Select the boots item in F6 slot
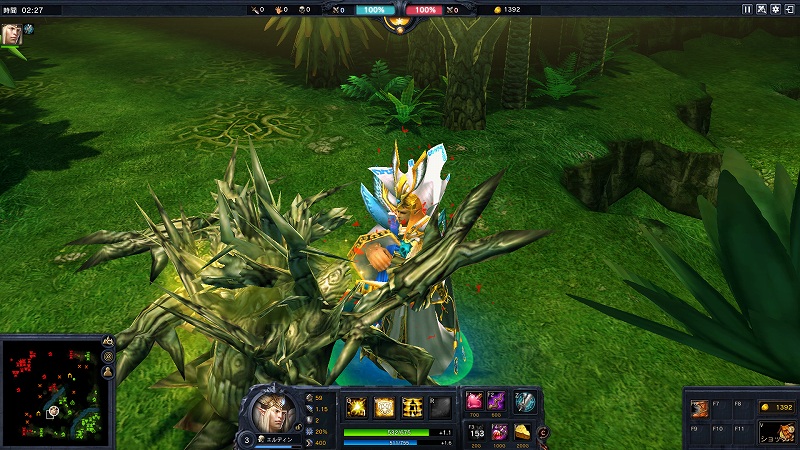This screenshot has height=450, width=800. click(x=700, y=410)
